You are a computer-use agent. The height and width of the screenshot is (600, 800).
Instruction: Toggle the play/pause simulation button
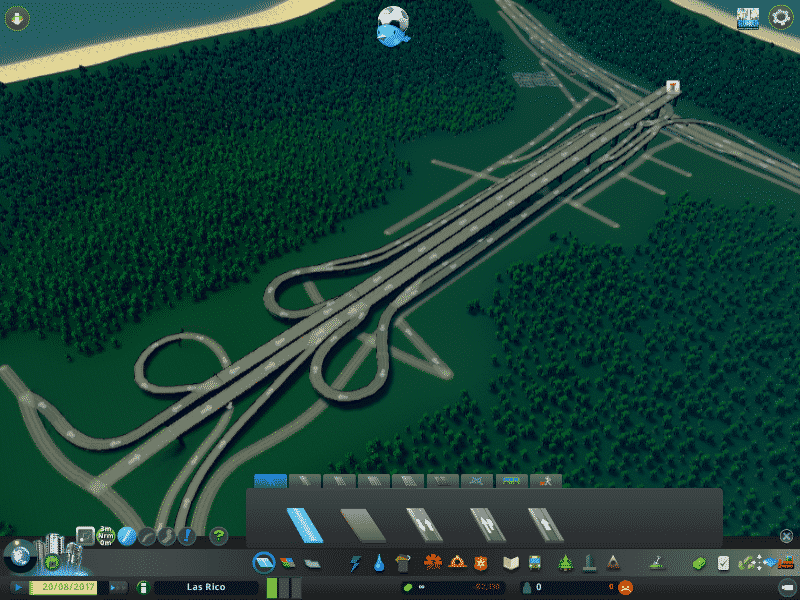coord(18,587)
